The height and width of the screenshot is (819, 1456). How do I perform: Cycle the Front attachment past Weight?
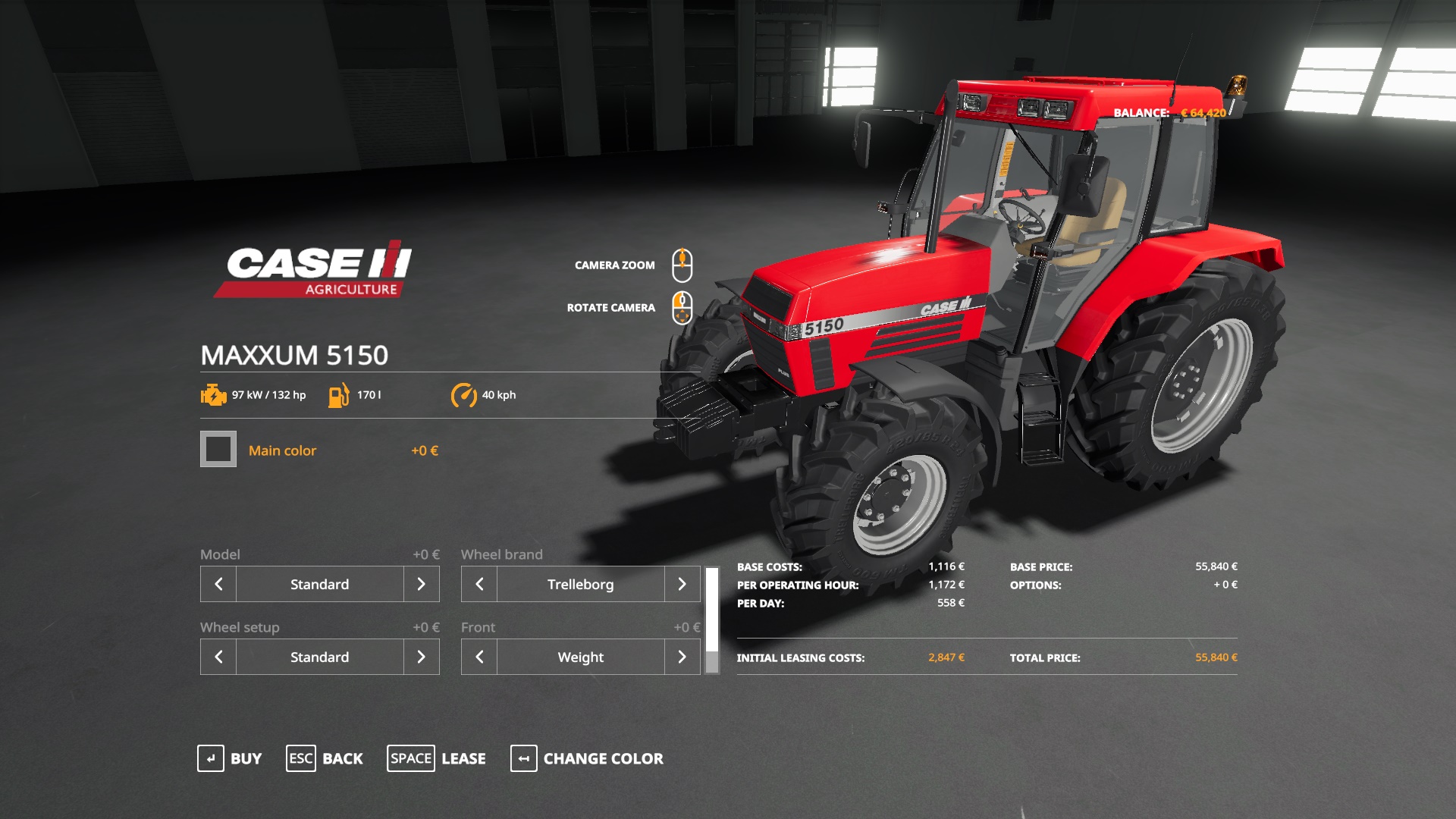pyautogui.click(x=682, y=657)
